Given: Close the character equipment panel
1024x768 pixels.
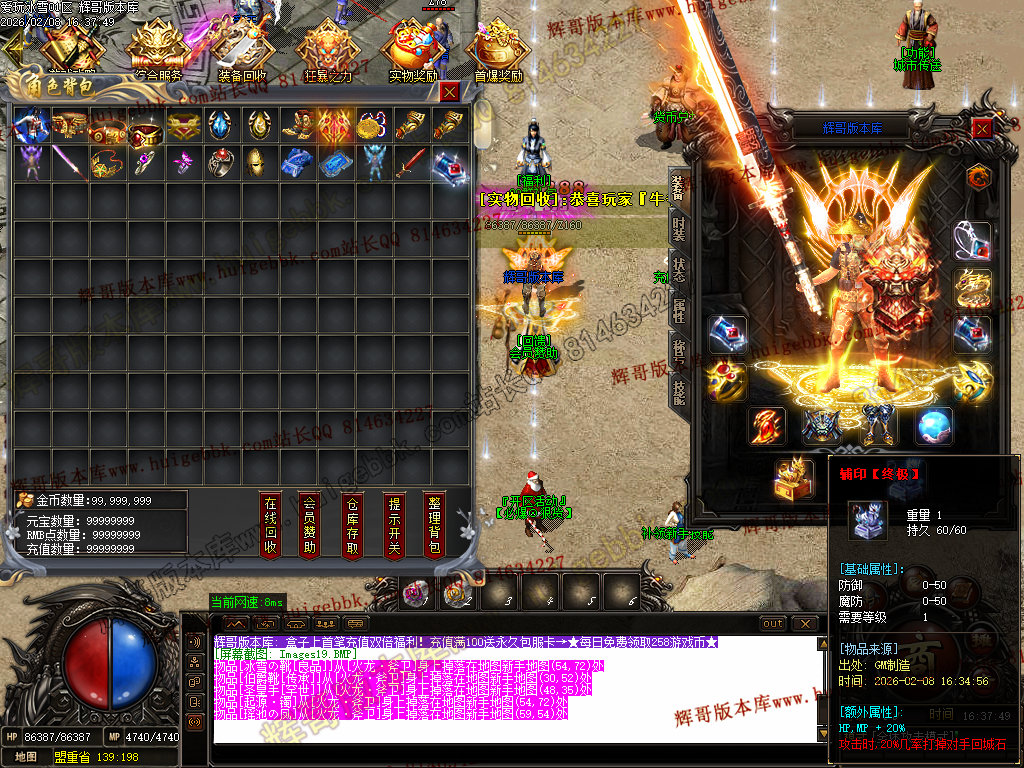Looking at the screenshot, I should click(983, 128).
